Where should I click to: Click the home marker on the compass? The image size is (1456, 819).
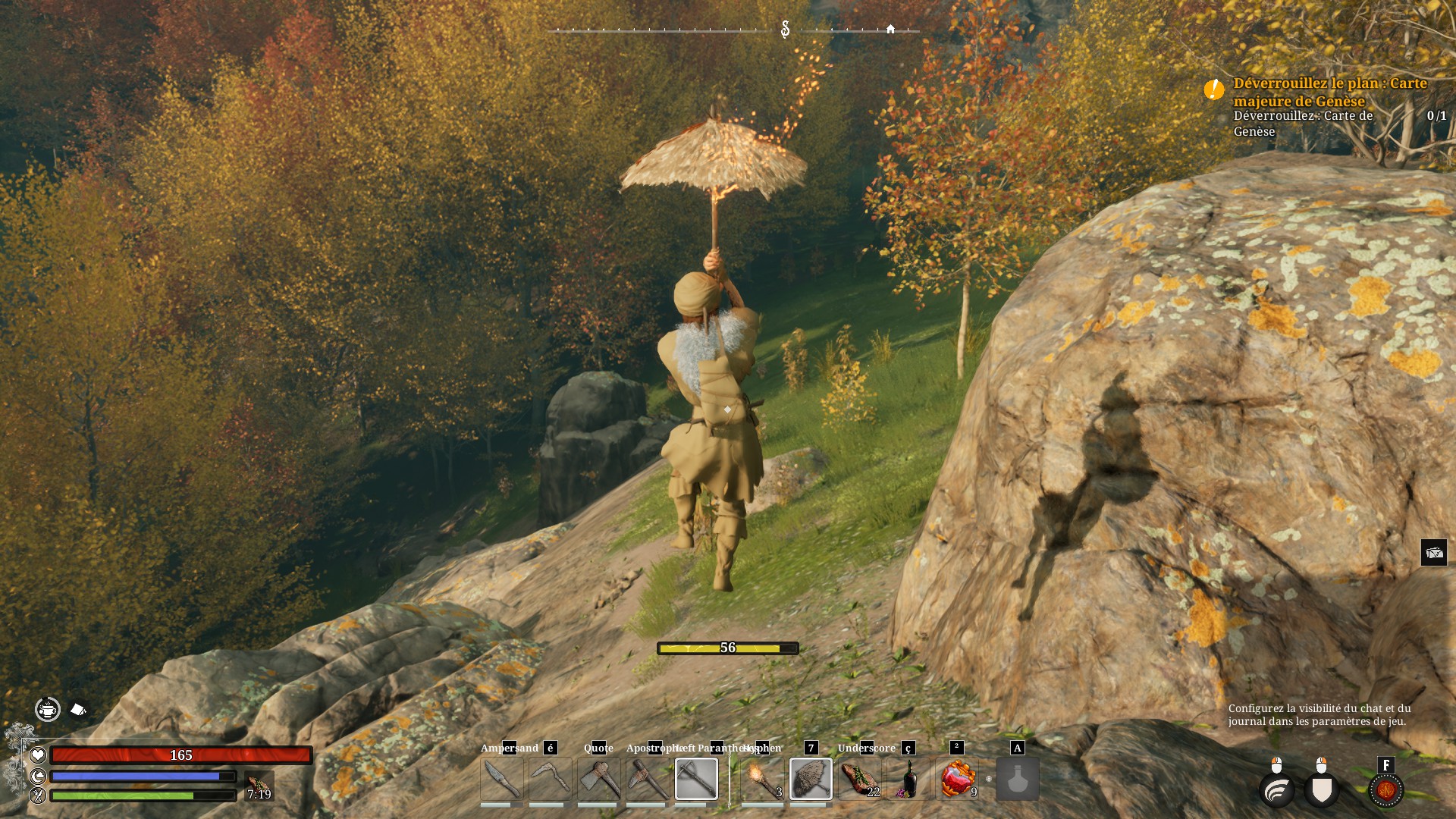point(890,29)
